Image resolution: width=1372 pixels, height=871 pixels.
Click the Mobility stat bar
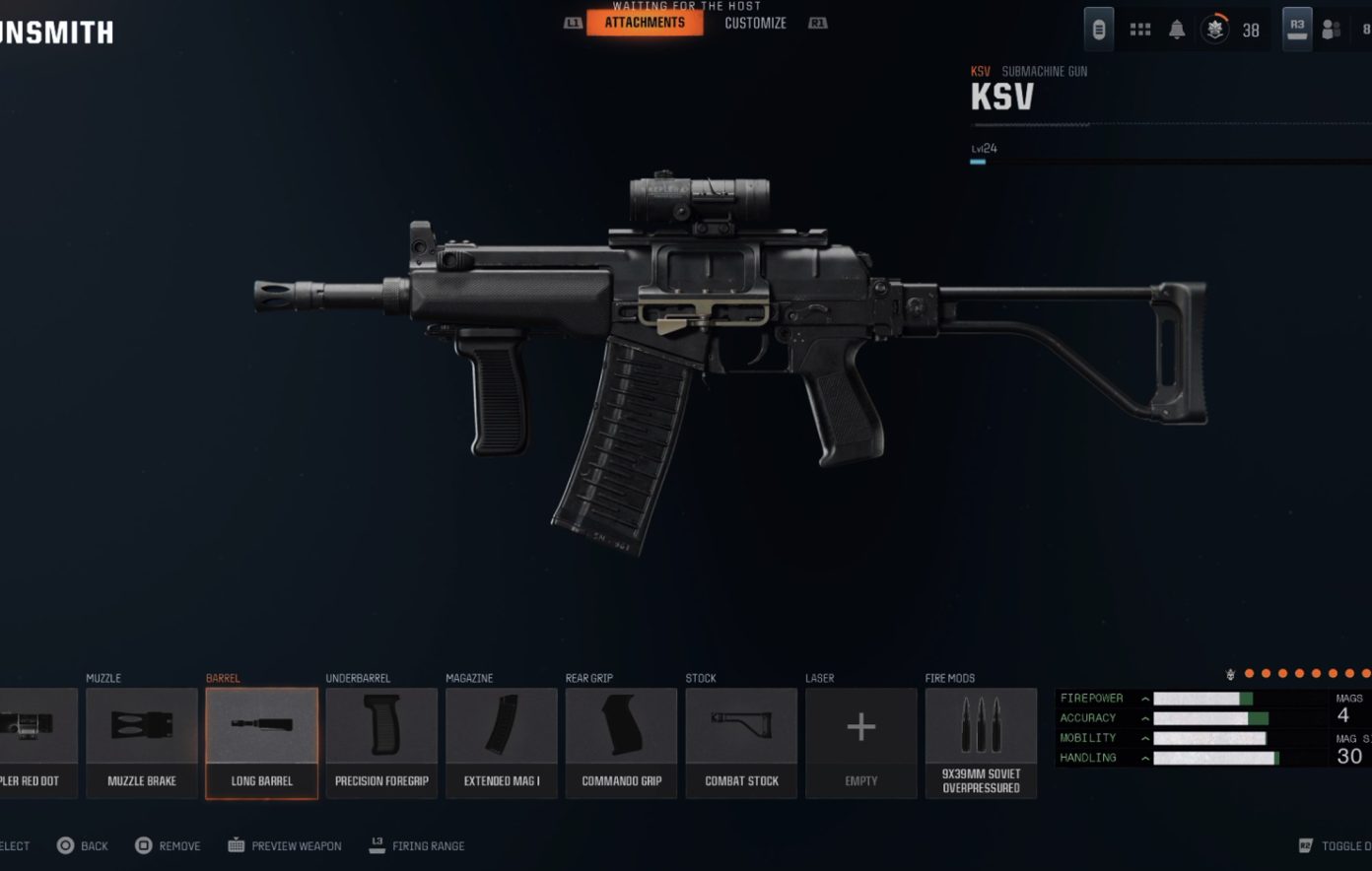(x=1210, y=737)
